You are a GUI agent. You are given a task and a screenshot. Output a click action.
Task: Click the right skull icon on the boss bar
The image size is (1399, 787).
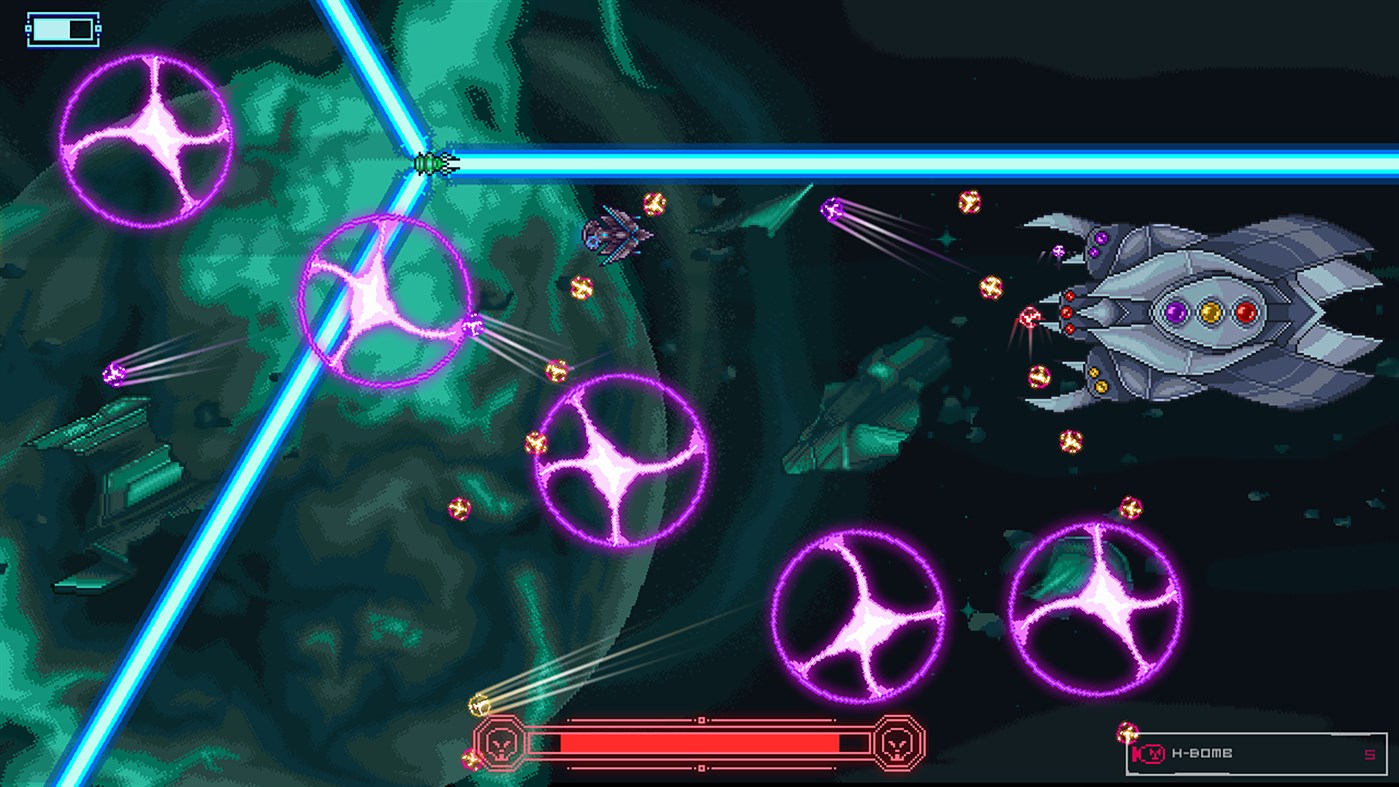pyautogui.click(x=894, y=744)
